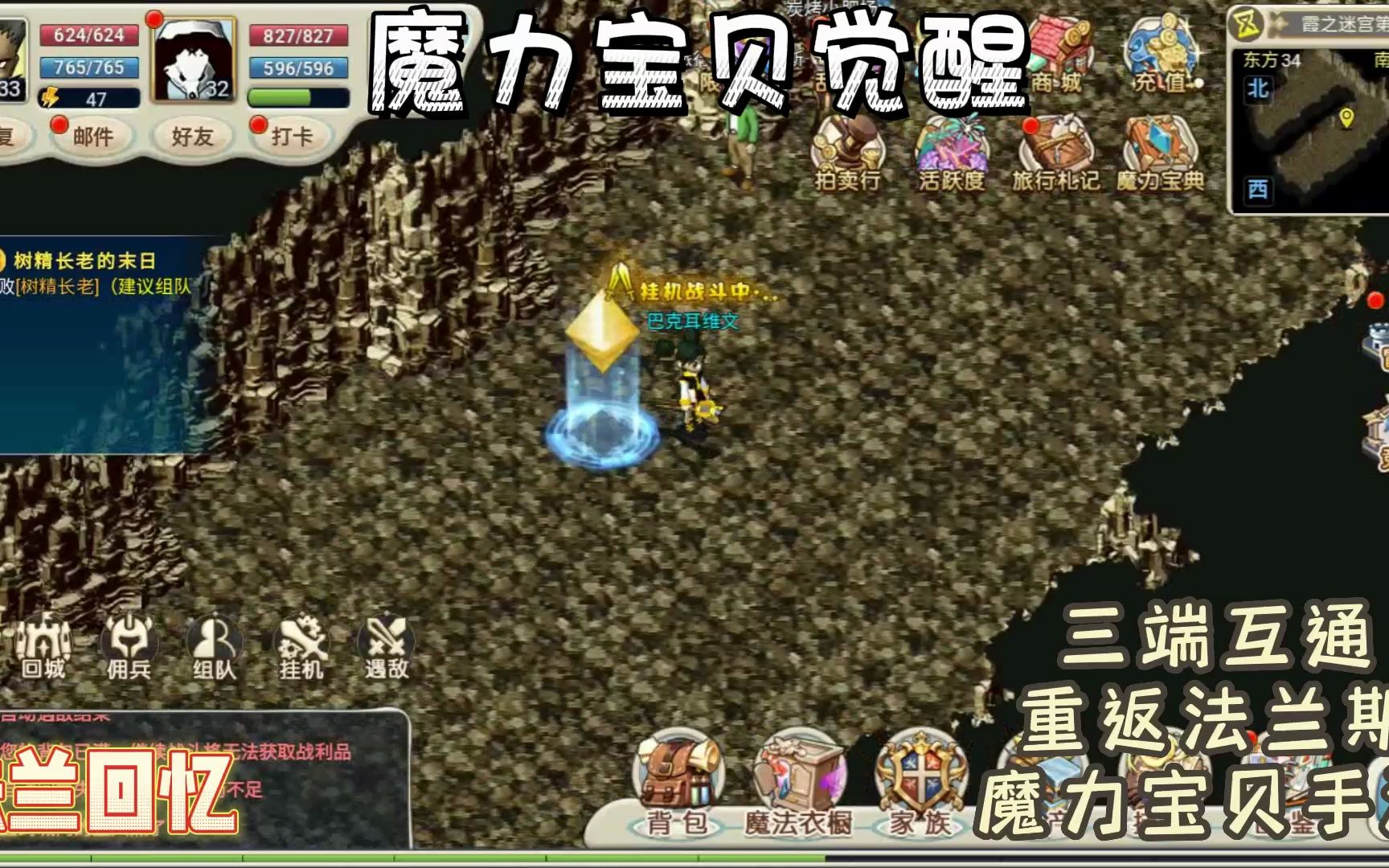
Task: Open the 邮件 mail tab
Action: point(95,137)
